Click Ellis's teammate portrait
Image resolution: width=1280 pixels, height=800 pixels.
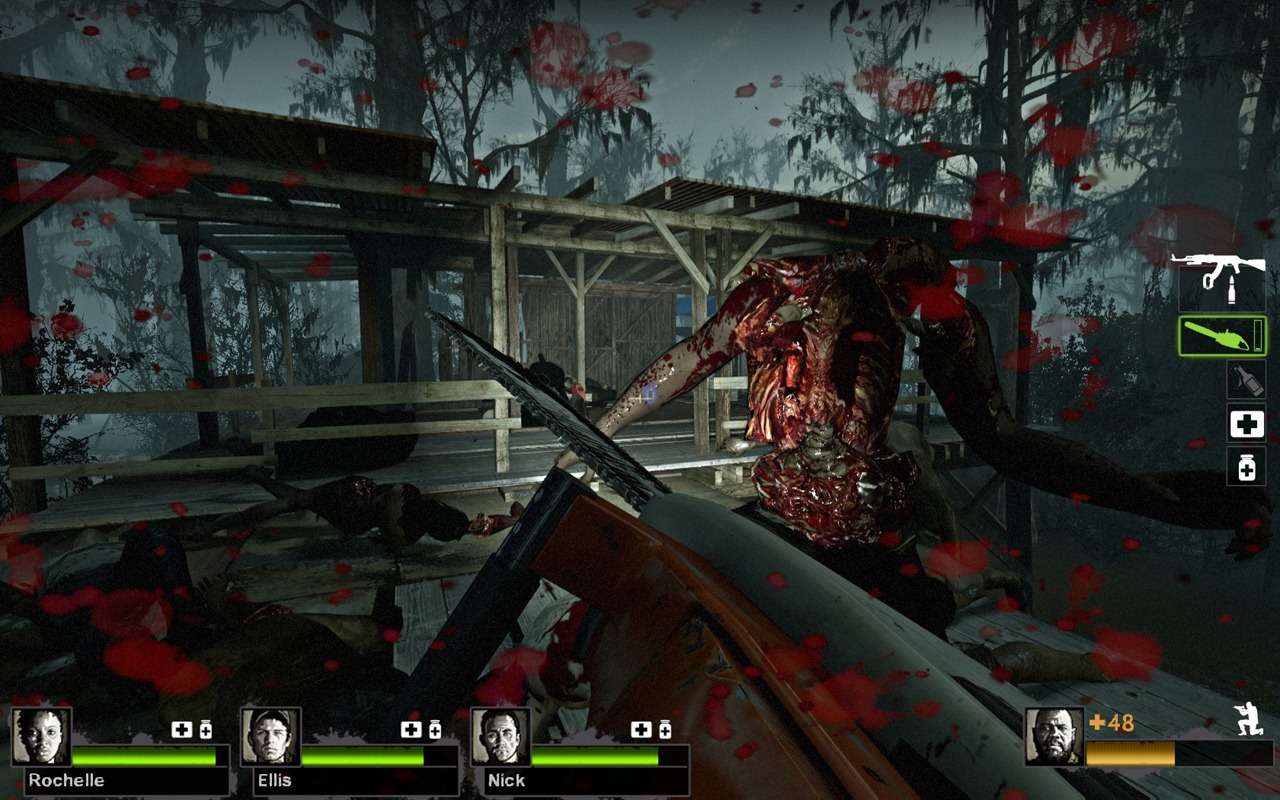pyautogui.click(x=271, y=737)
